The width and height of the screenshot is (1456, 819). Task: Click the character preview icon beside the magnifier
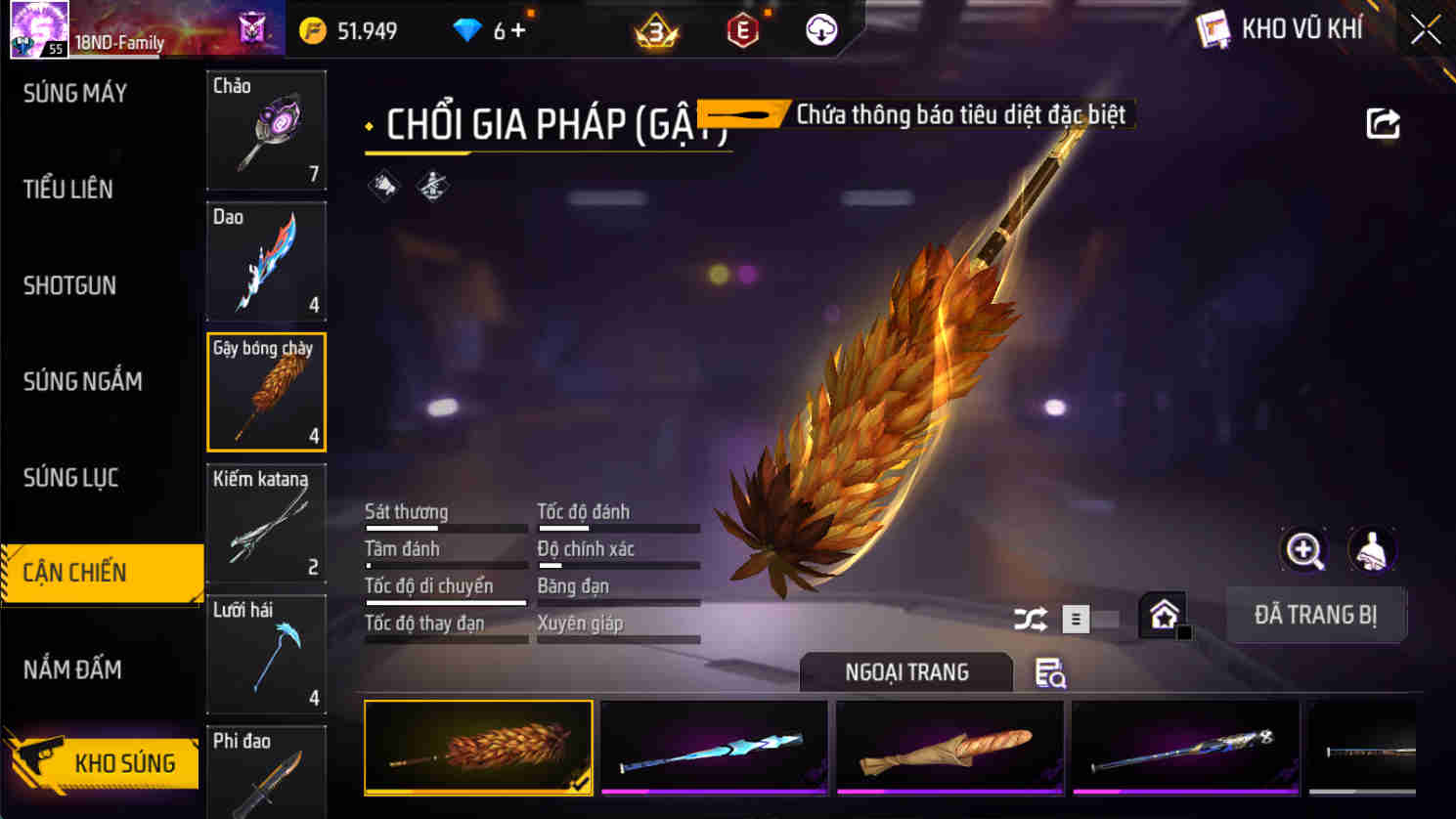coord(1372,550)
